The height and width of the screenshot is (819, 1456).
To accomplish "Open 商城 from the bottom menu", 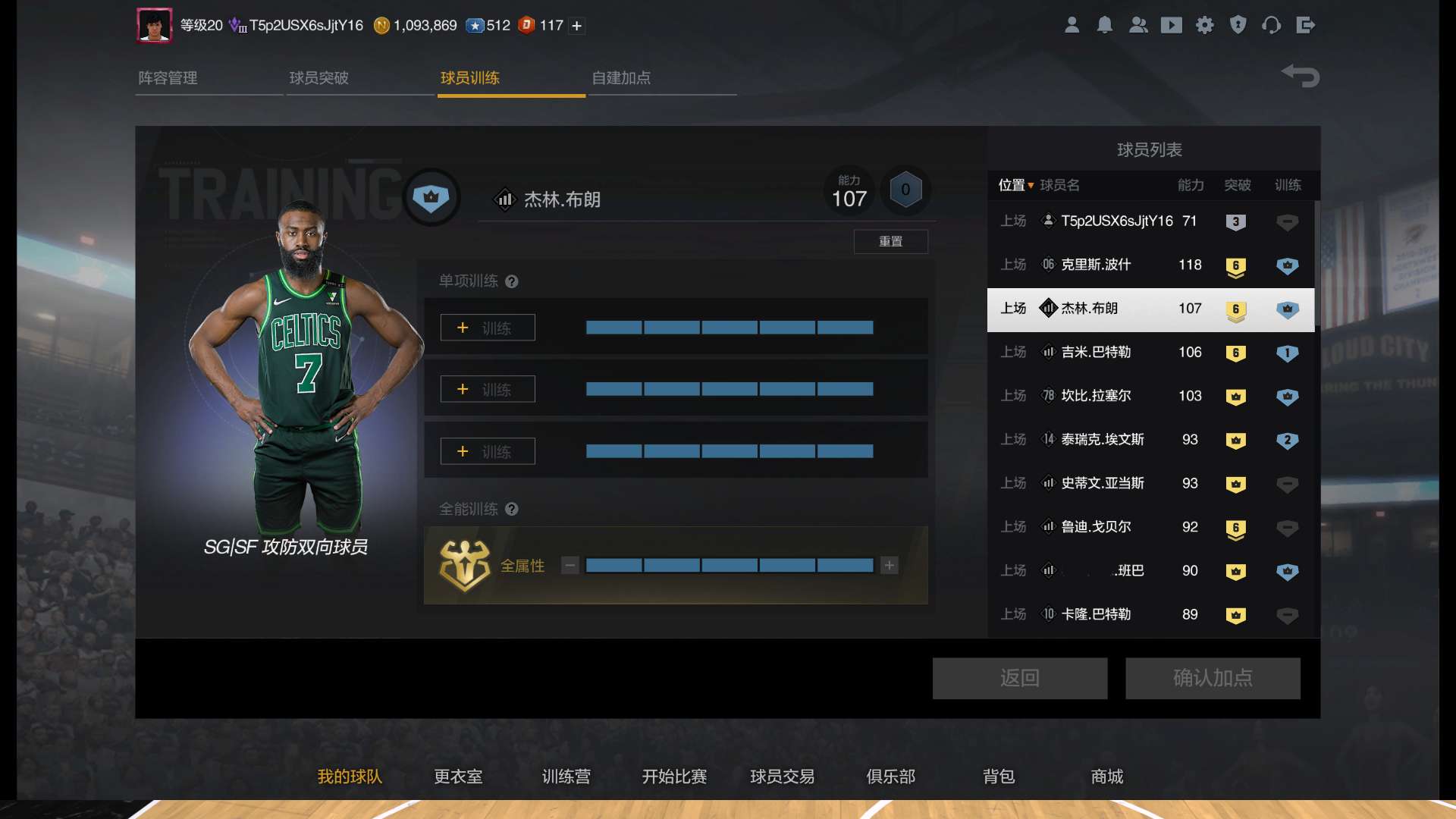I will 1106,777.
